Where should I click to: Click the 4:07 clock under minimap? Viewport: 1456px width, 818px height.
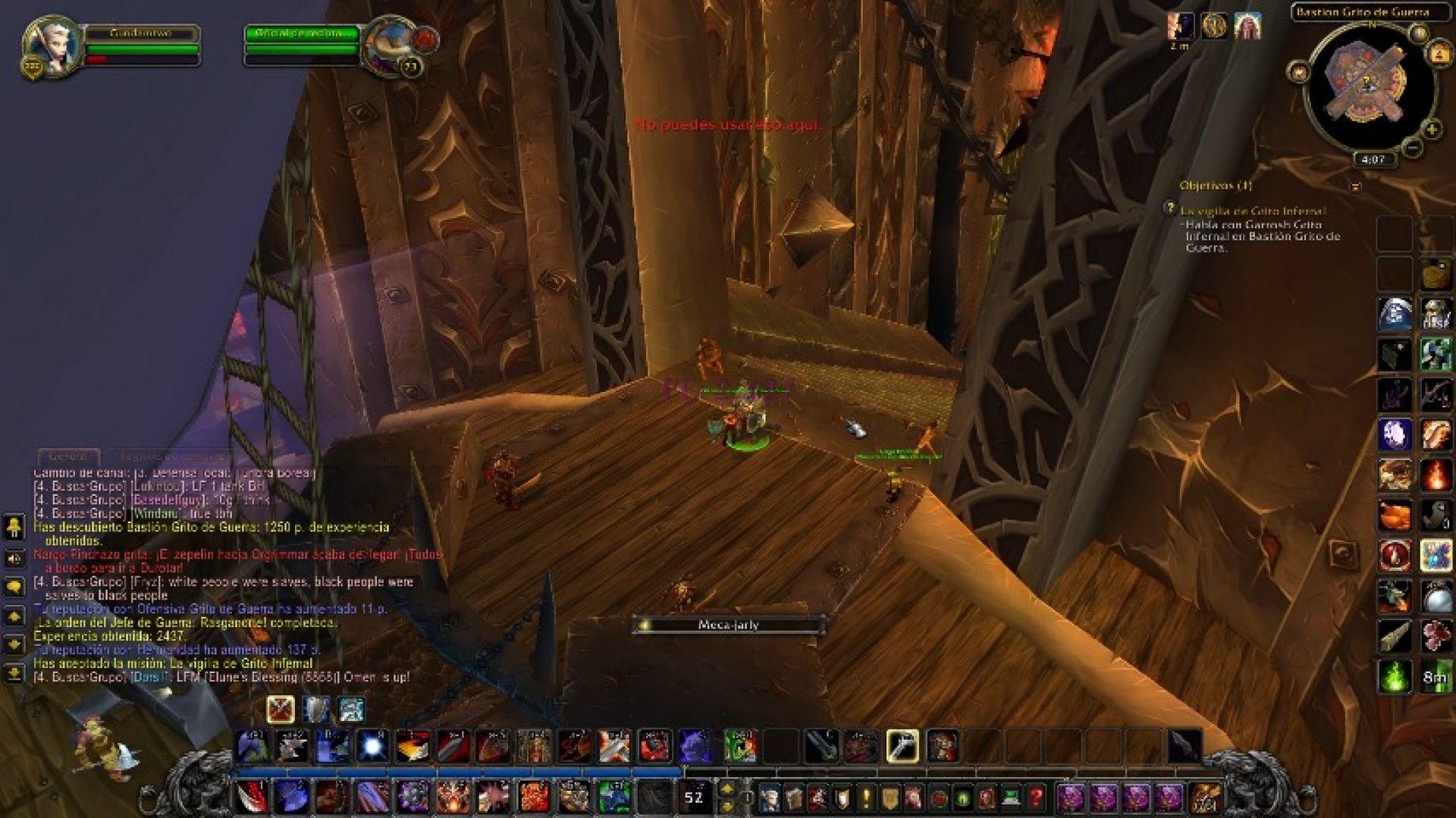click(x=1373, y=160)
